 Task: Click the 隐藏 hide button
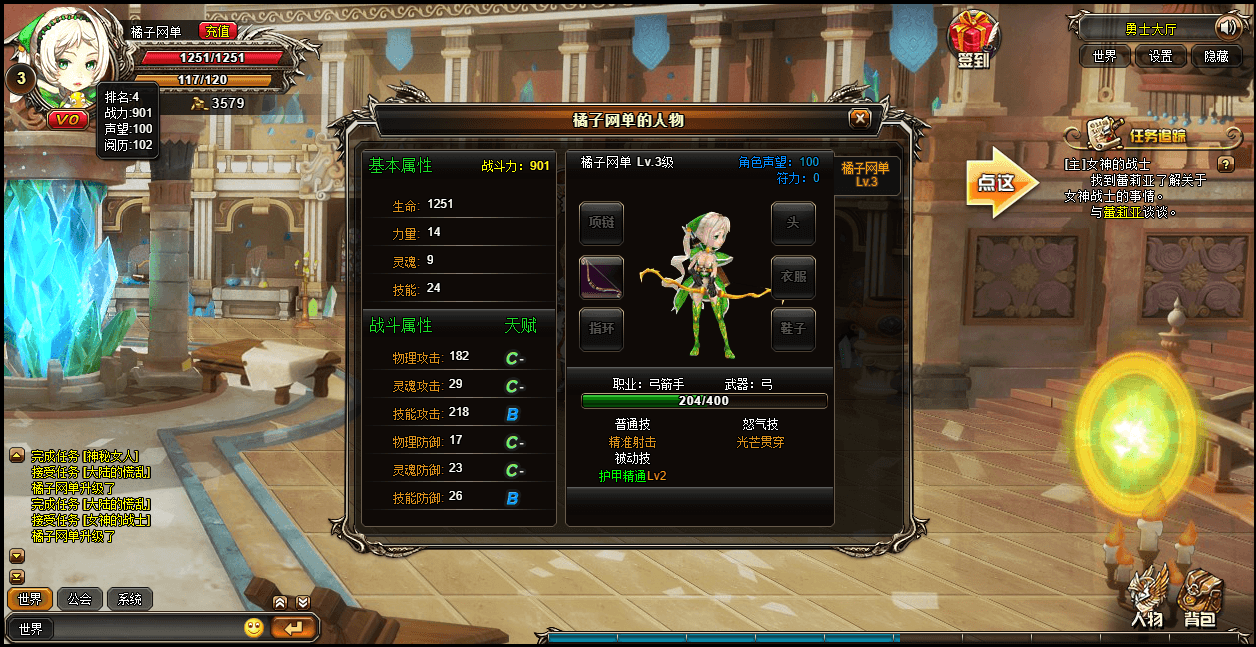(1215, 56)
